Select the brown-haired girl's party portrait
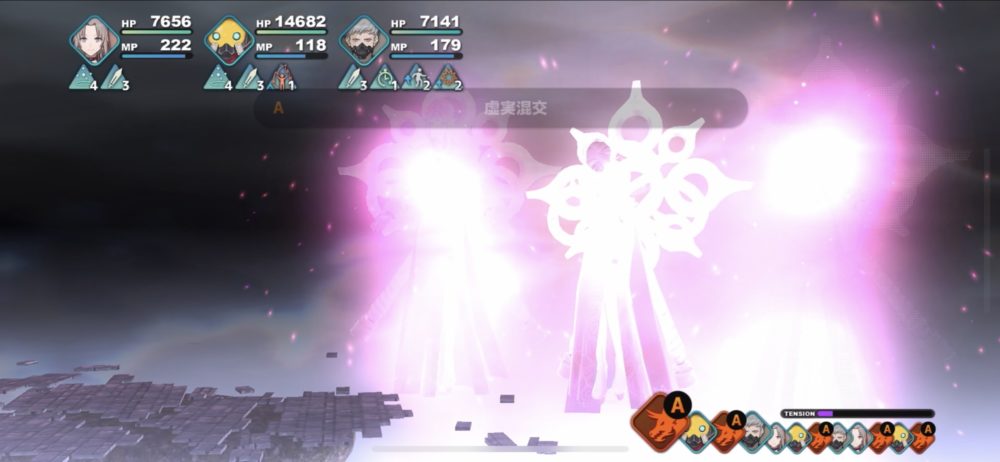 [95, 41]
